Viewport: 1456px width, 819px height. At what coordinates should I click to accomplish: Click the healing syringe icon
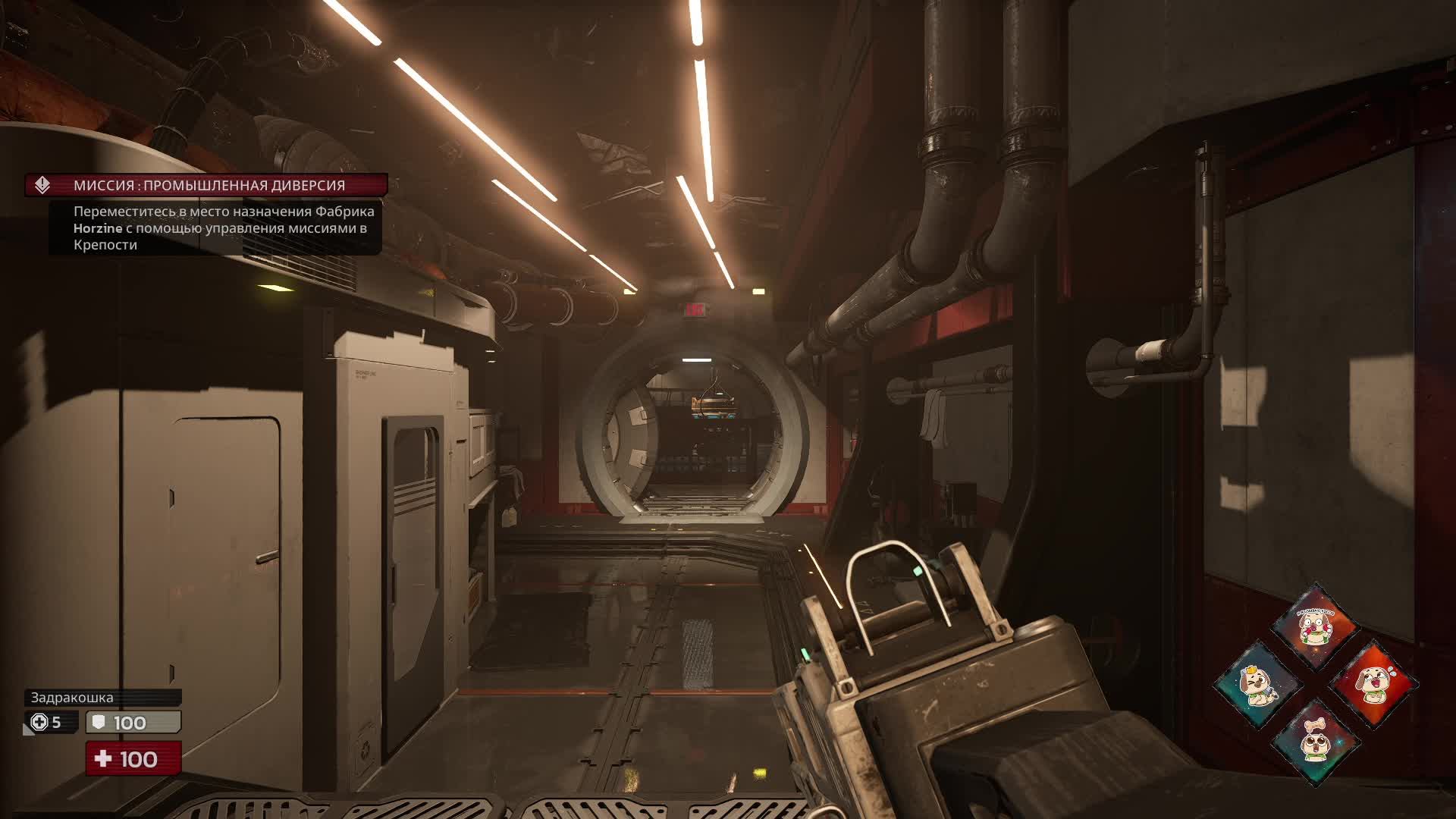tap(39, 722)
